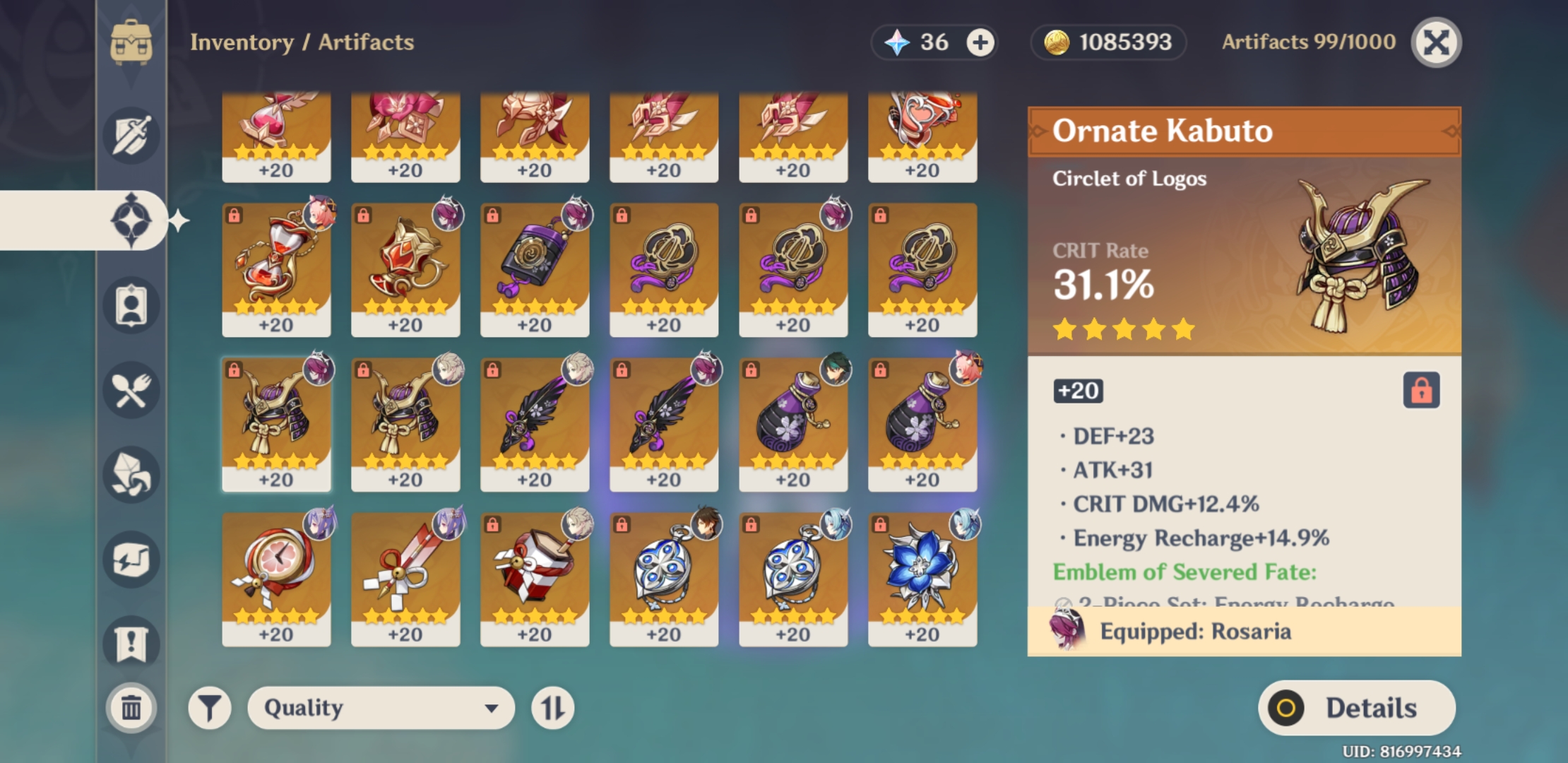Open the Furnishings inventory section
The width and height of the screenshot is (1568, 763).
[131, 560]
